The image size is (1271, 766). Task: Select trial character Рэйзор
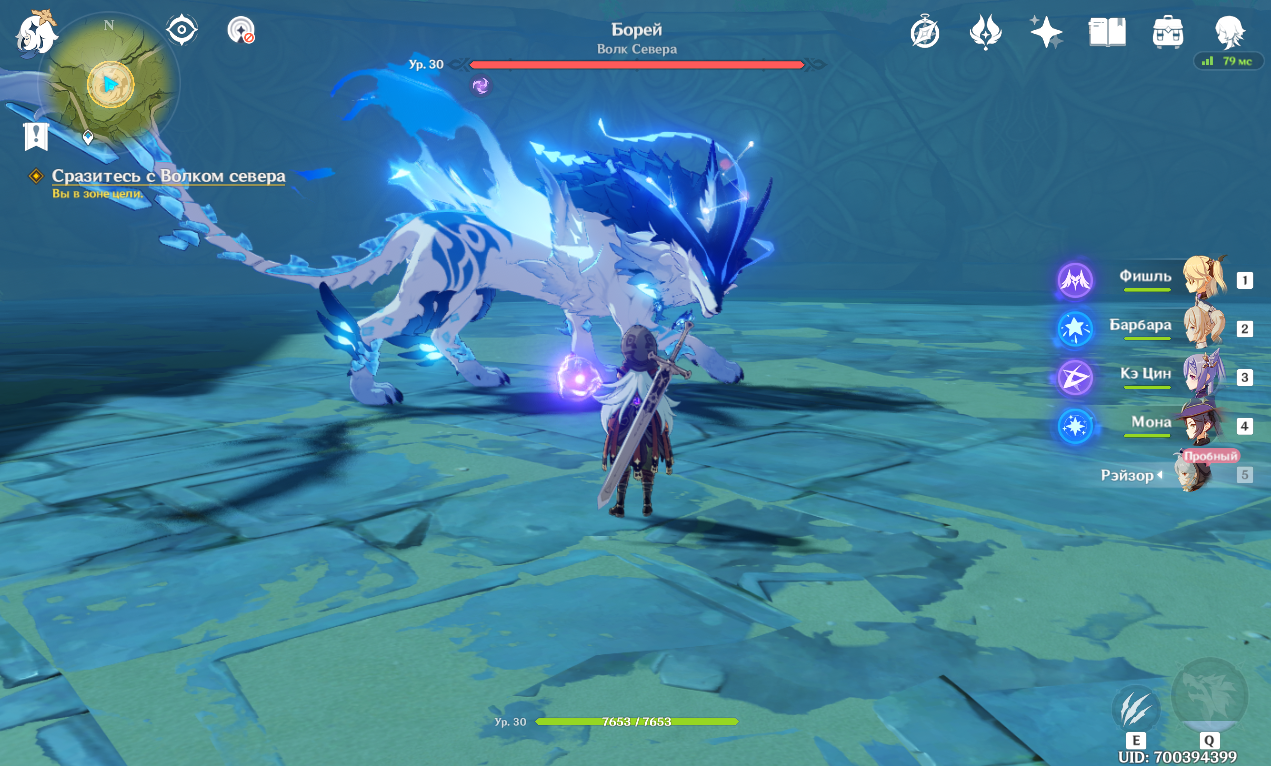click(x=1190, y=475)
